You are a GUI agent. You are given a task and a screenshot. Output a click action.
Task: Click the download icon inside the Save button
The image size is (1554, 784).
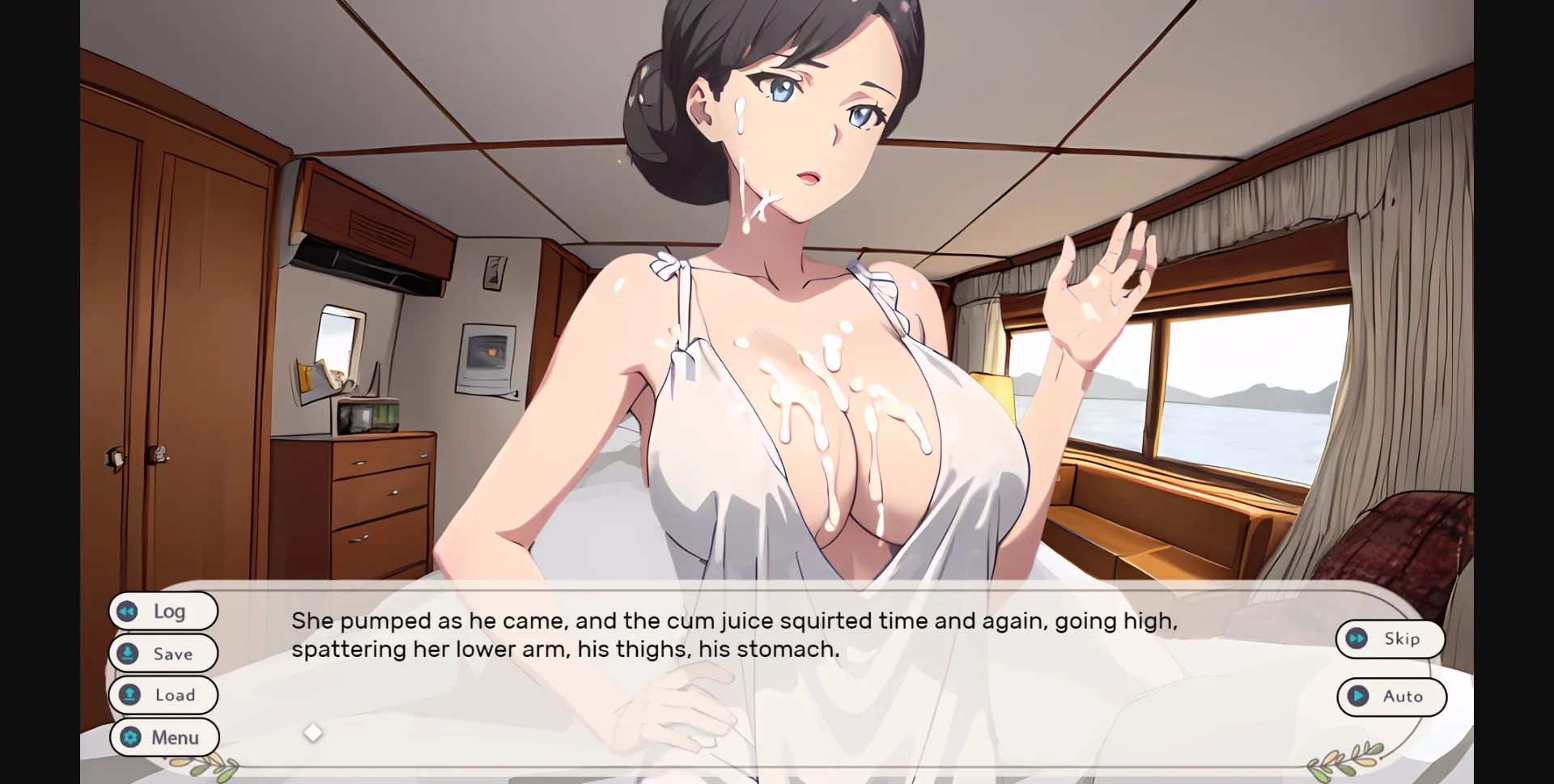[128, 653]
